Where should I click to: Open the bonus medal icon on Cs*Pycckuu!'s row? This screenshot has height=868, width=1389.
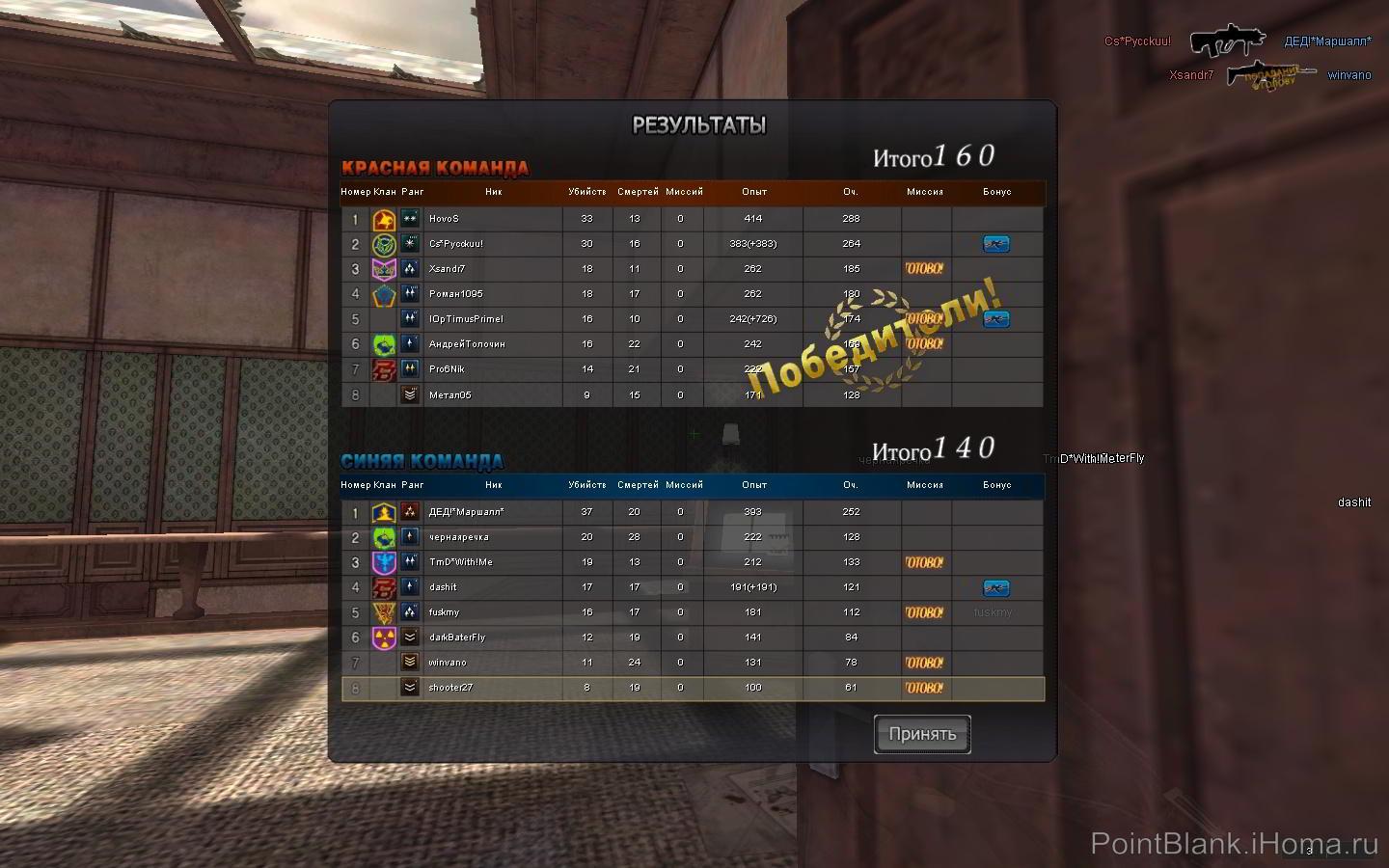(x=996, y=244)
